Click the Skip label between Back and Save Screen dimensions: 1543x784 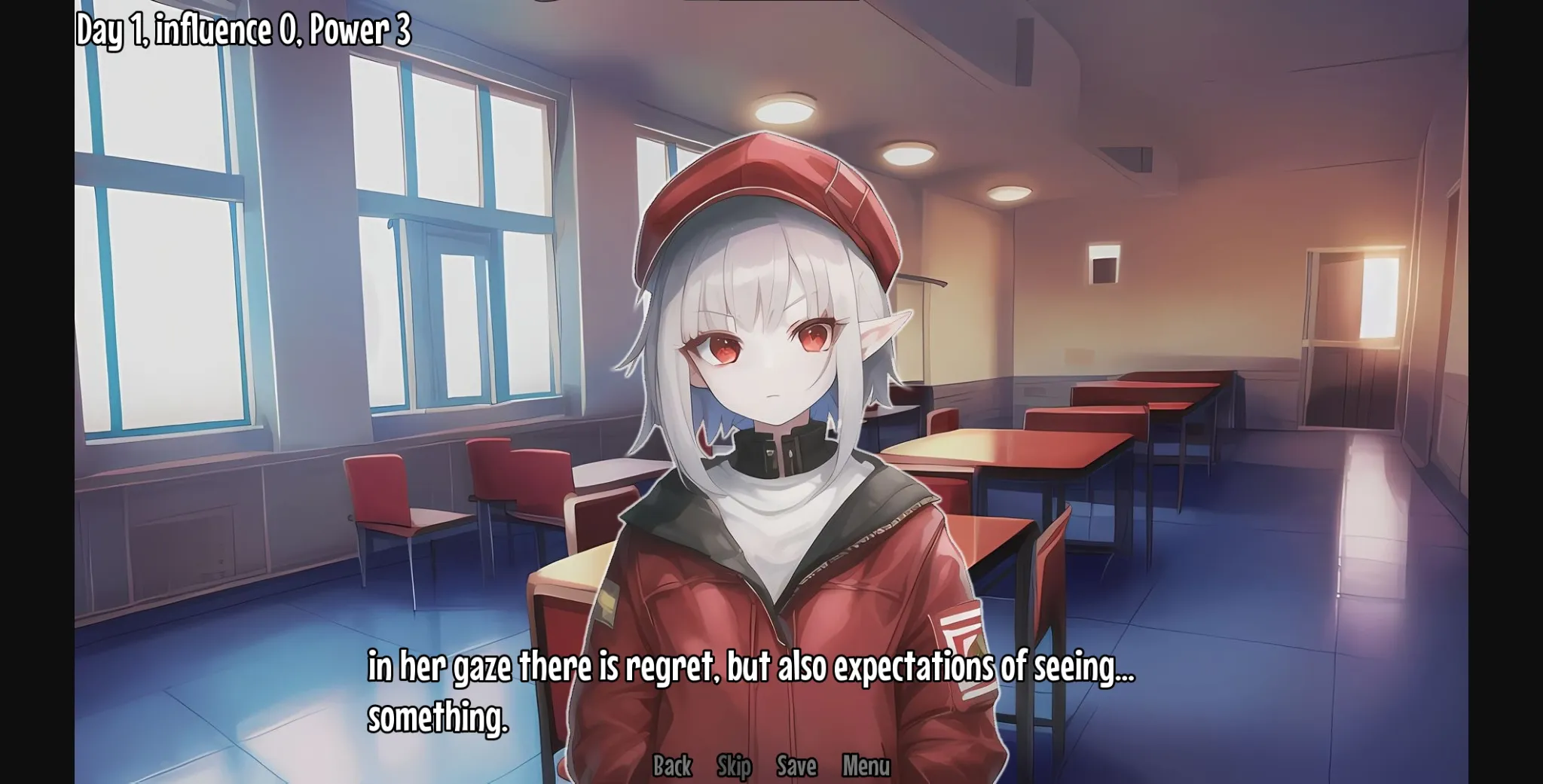[x=735, y=766]
